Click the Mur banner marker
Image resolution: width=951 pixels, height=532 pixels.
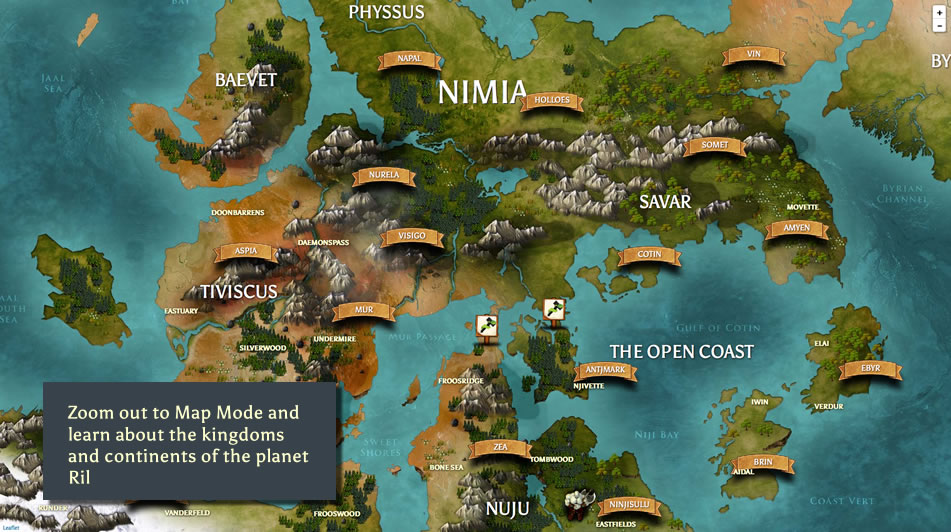pos(364,310)
